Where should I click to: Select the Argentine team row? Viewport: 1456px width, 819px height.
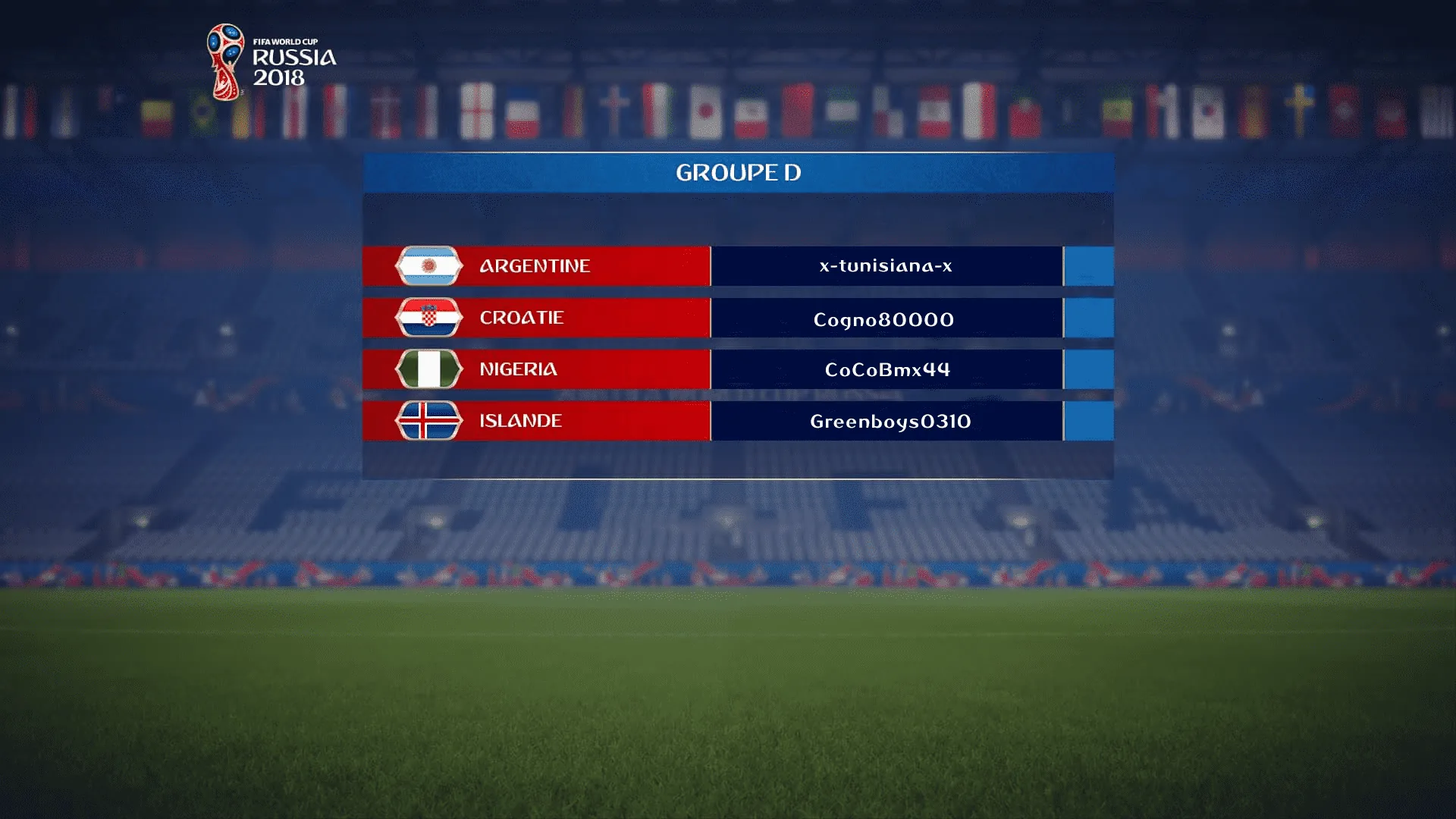(x=535, y=266)
